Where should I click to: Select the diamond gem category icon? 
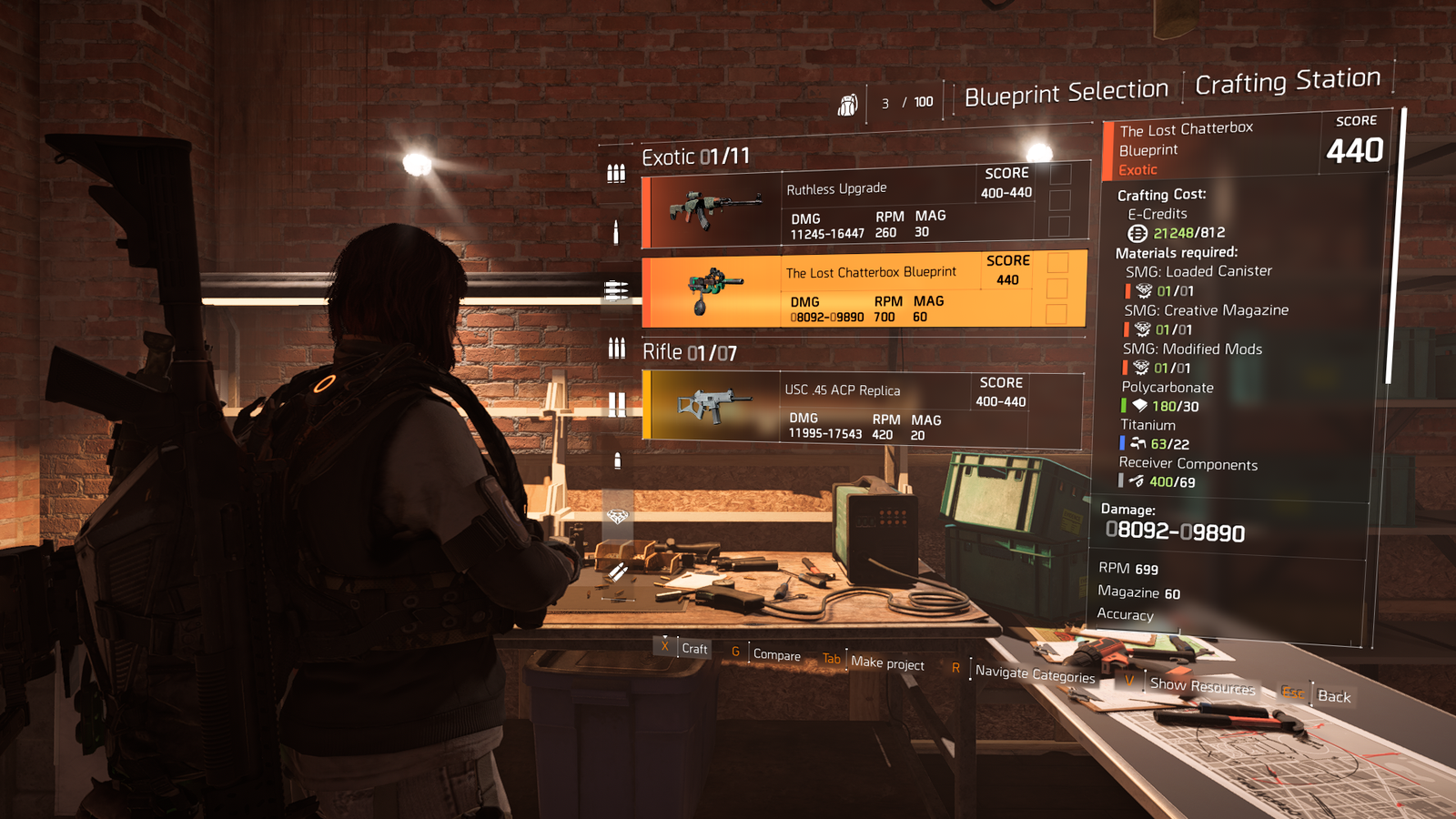617,517
